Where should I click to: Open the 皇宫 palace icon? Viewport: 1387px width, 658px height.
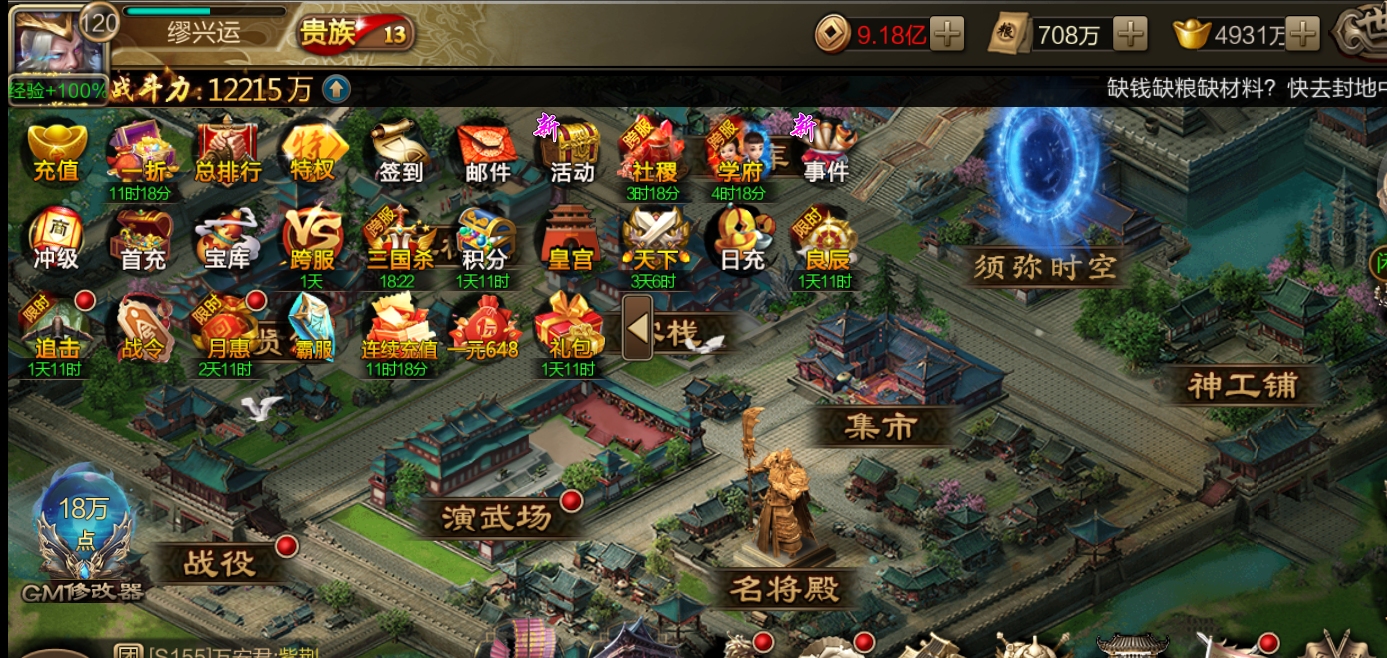click(x=572, y=240)
